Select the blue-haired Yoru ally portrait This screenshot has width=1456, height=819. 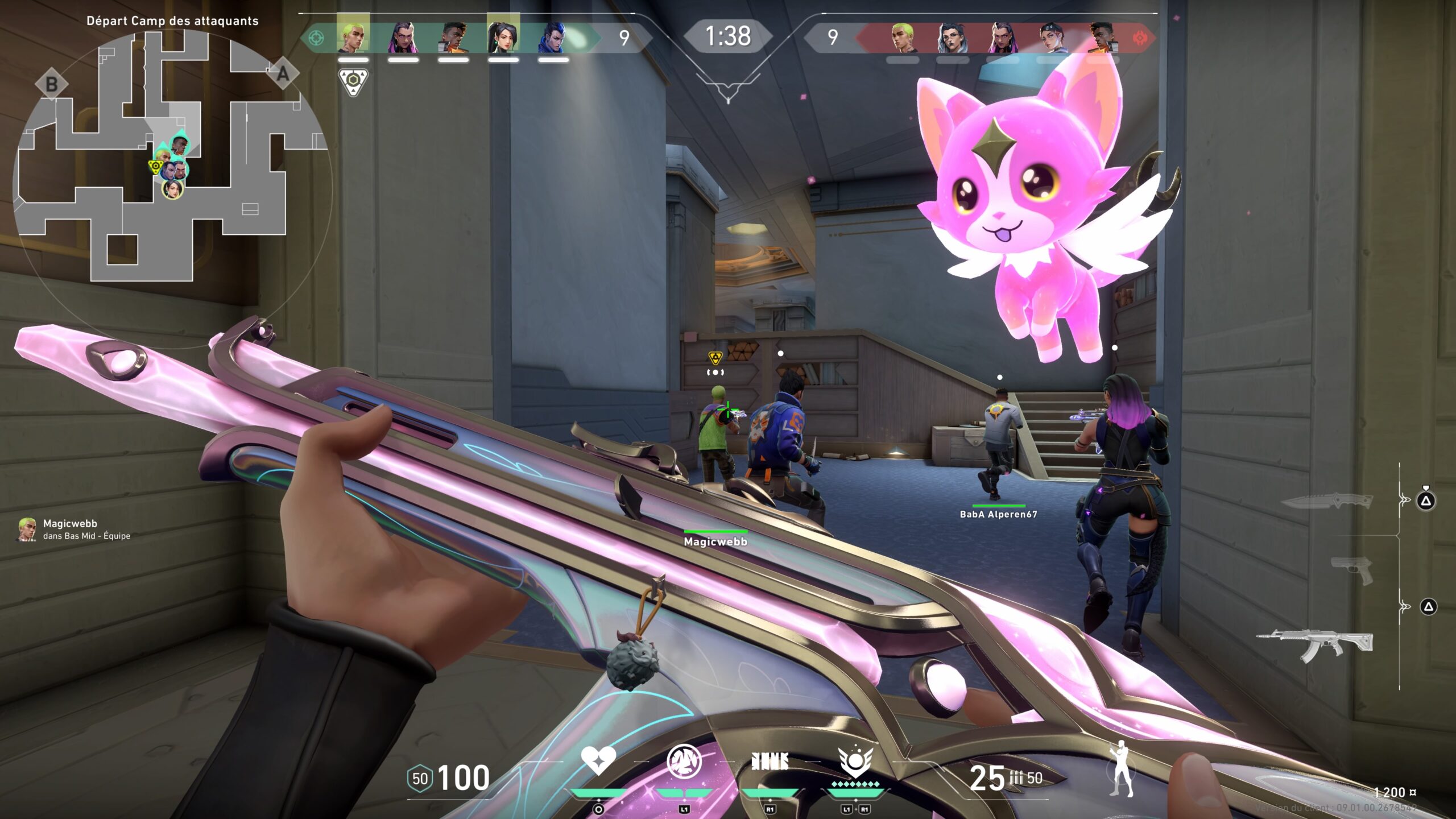pos(553,38)
